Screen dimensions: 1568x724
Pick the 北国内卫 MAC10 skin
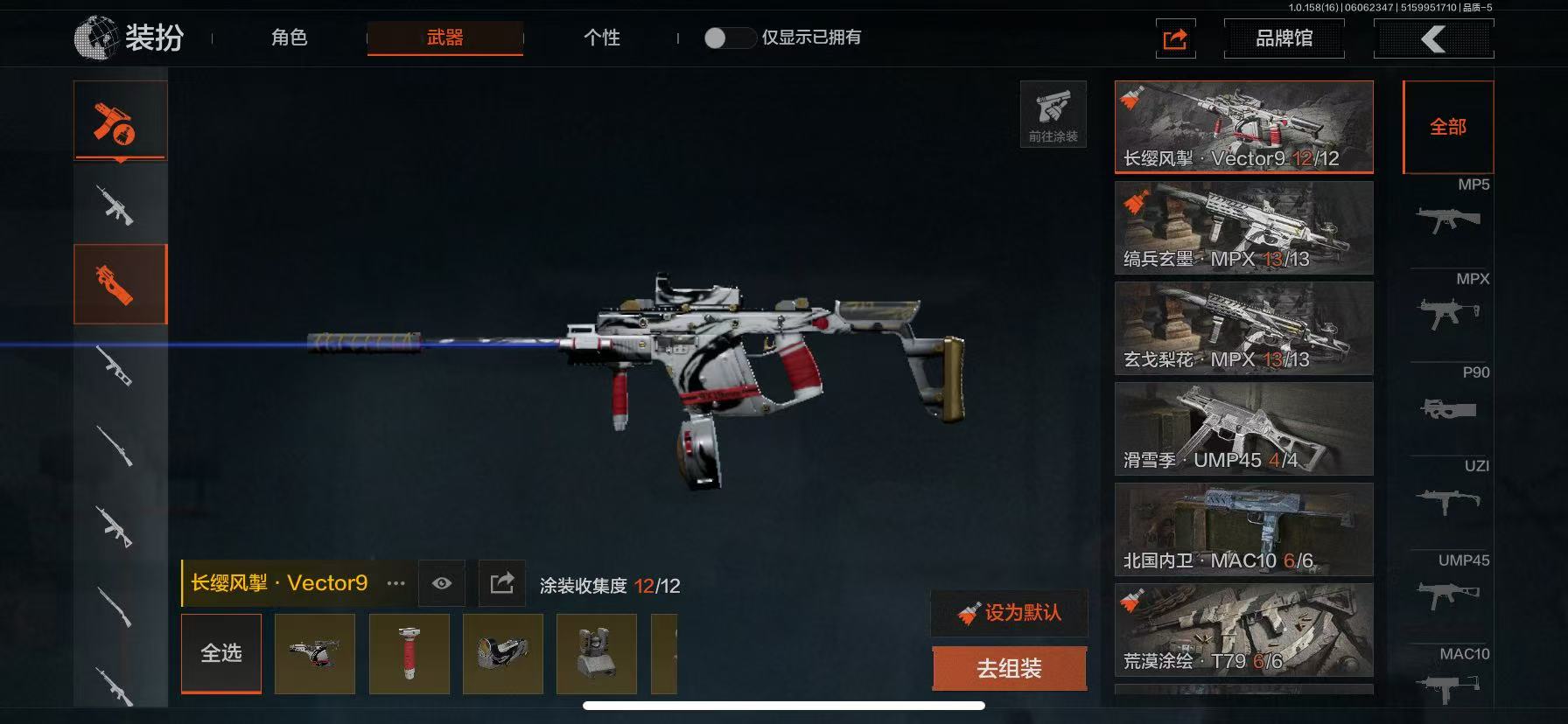coord(1243,530)
